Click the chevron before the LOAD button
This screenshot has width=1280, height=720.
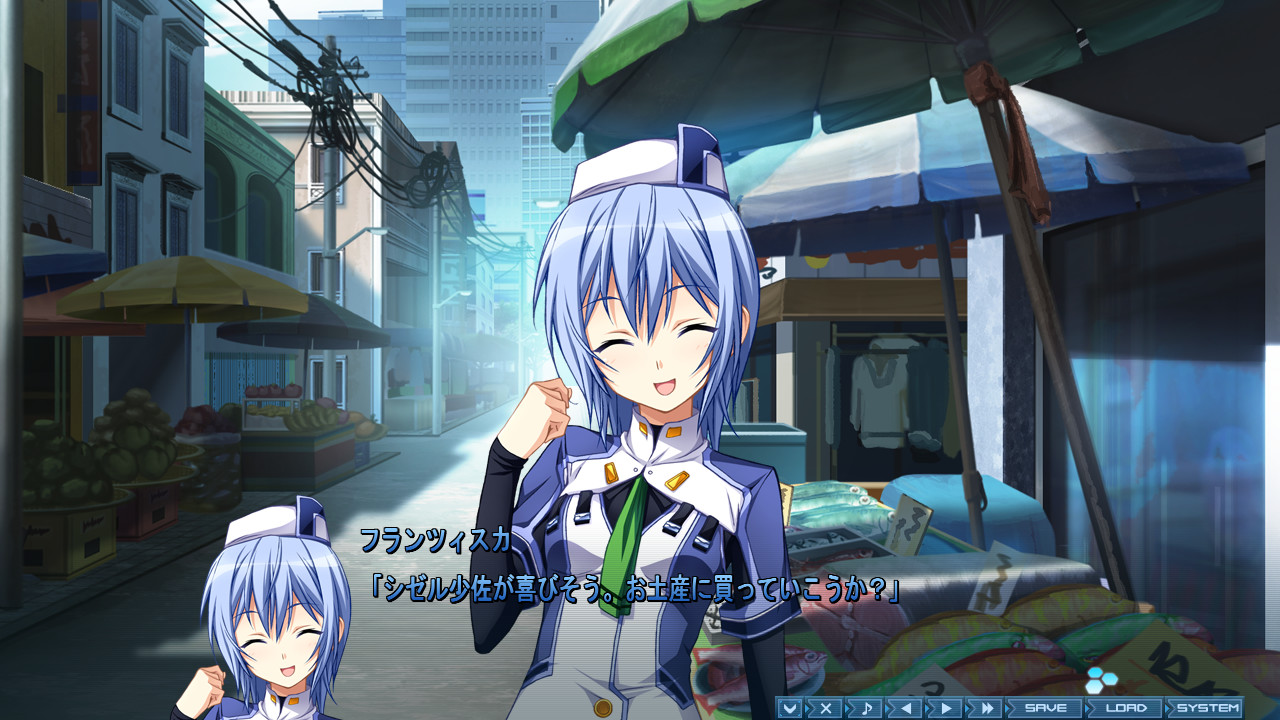click(1088, 707)
